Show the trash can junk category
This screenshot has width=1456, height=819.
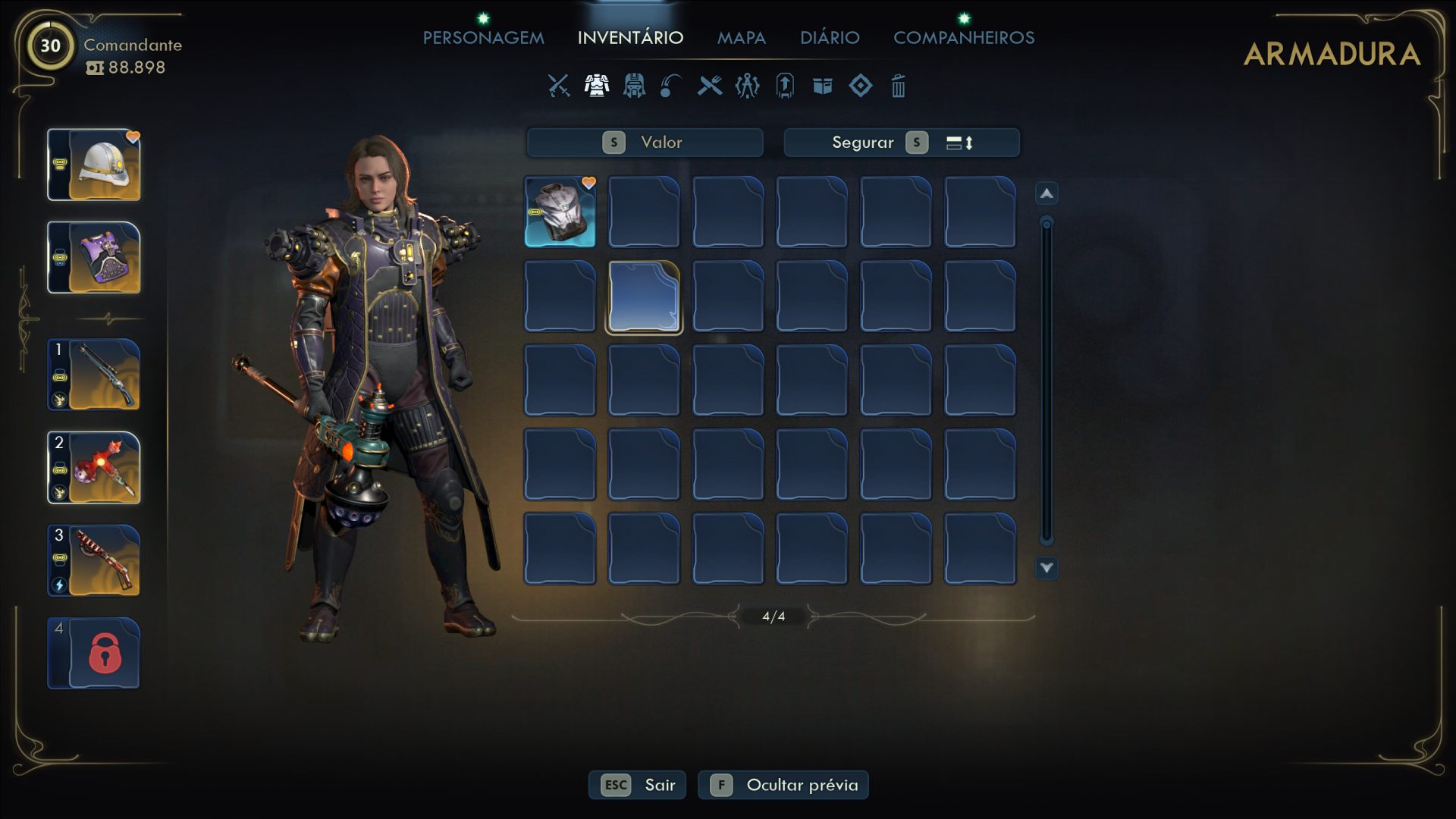pyautogui.click(x=898, y=86)
